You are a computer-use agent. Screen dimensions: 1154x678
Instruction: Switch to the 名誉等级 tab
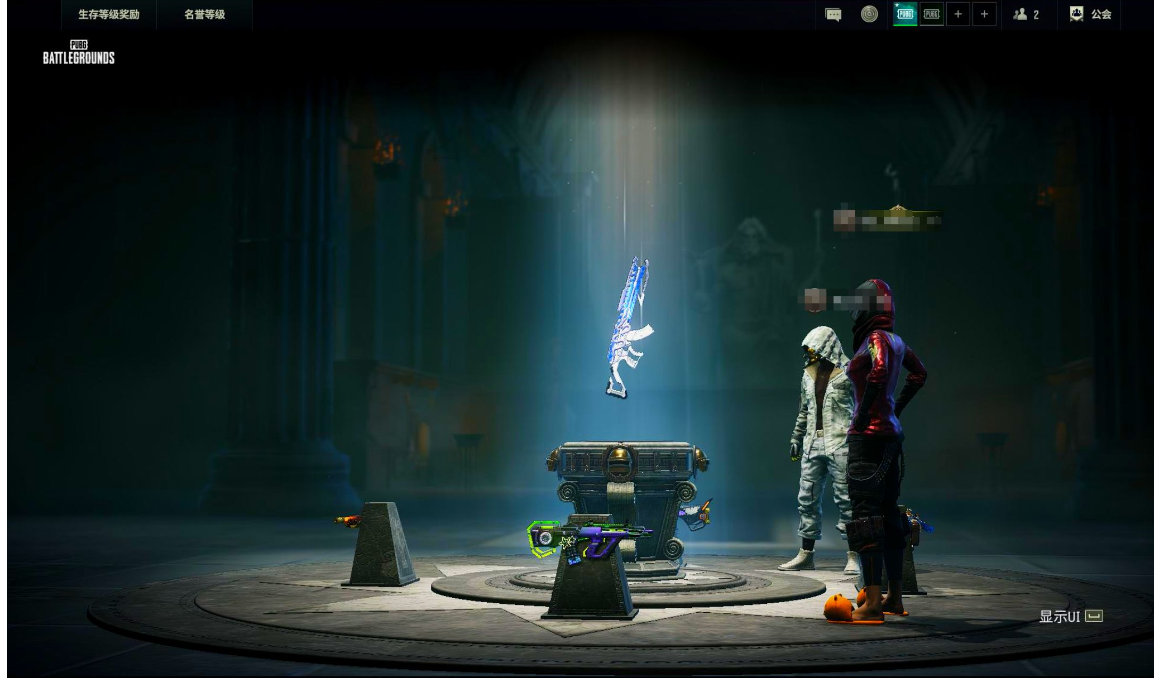click(204, 14)
